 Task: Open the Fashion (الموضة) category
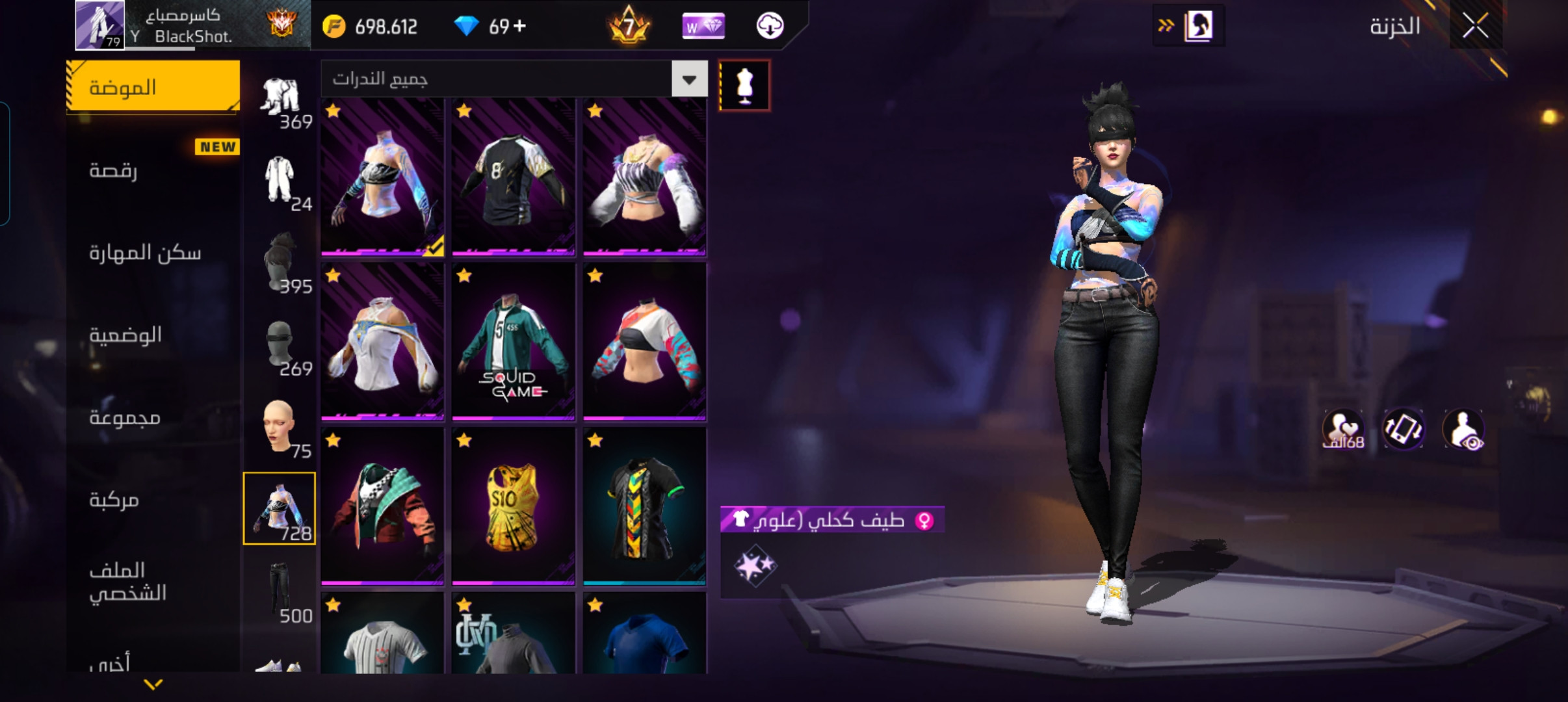tap(153, 87)
